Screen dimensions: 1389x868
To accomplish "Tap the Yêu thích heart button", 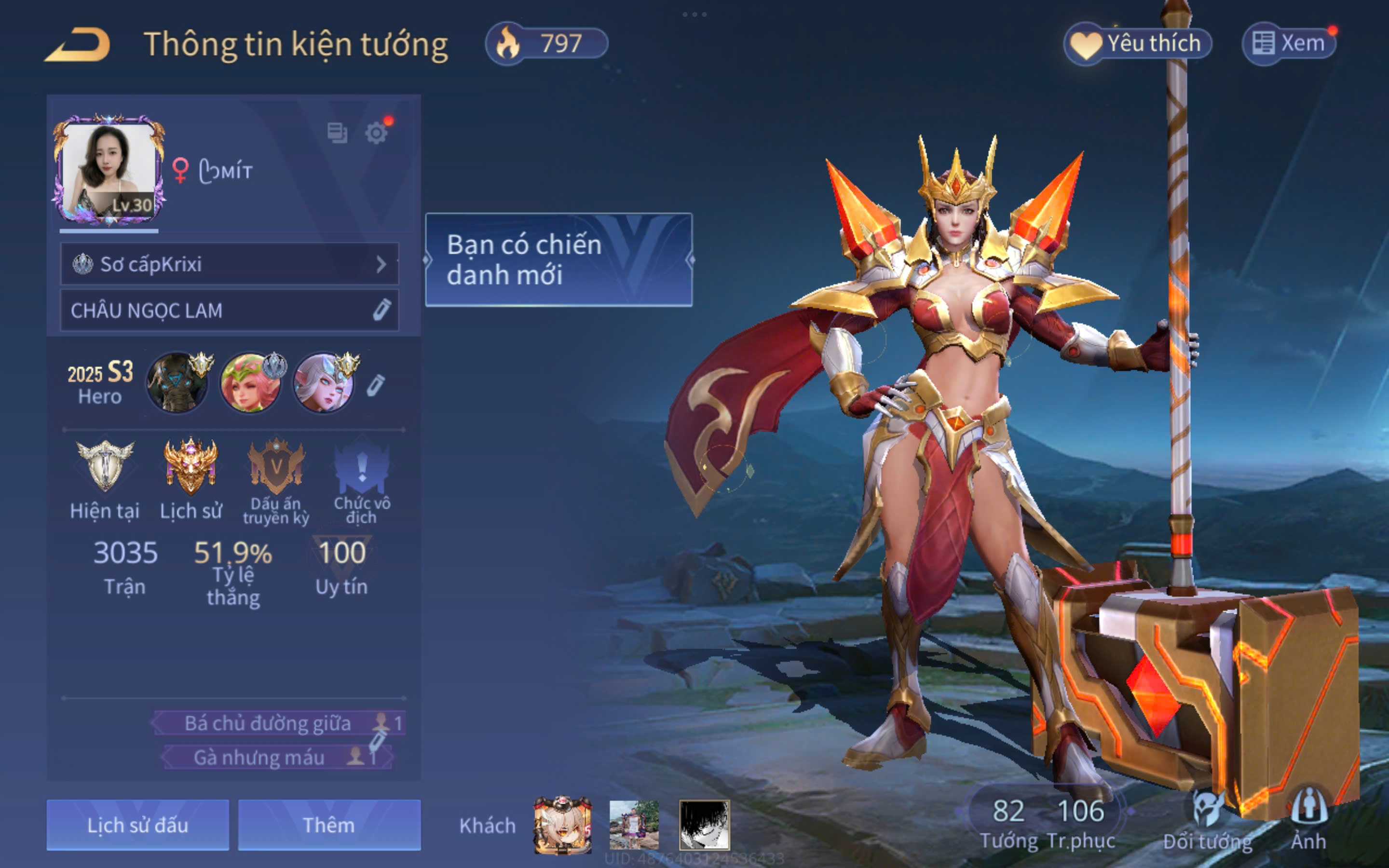I will [1138, 43].
